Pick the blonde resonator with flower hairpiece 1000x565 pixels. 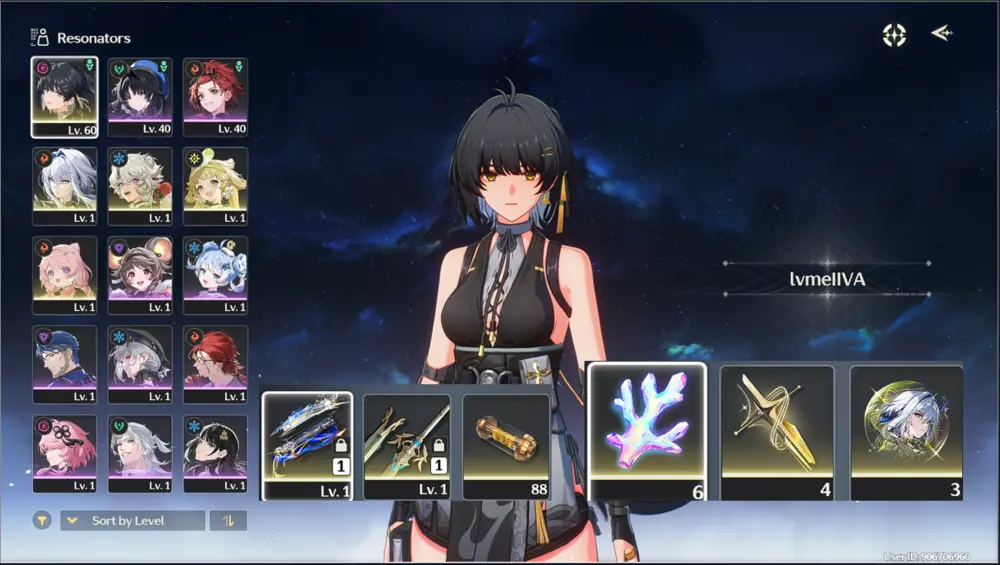(x=215, y=185)
